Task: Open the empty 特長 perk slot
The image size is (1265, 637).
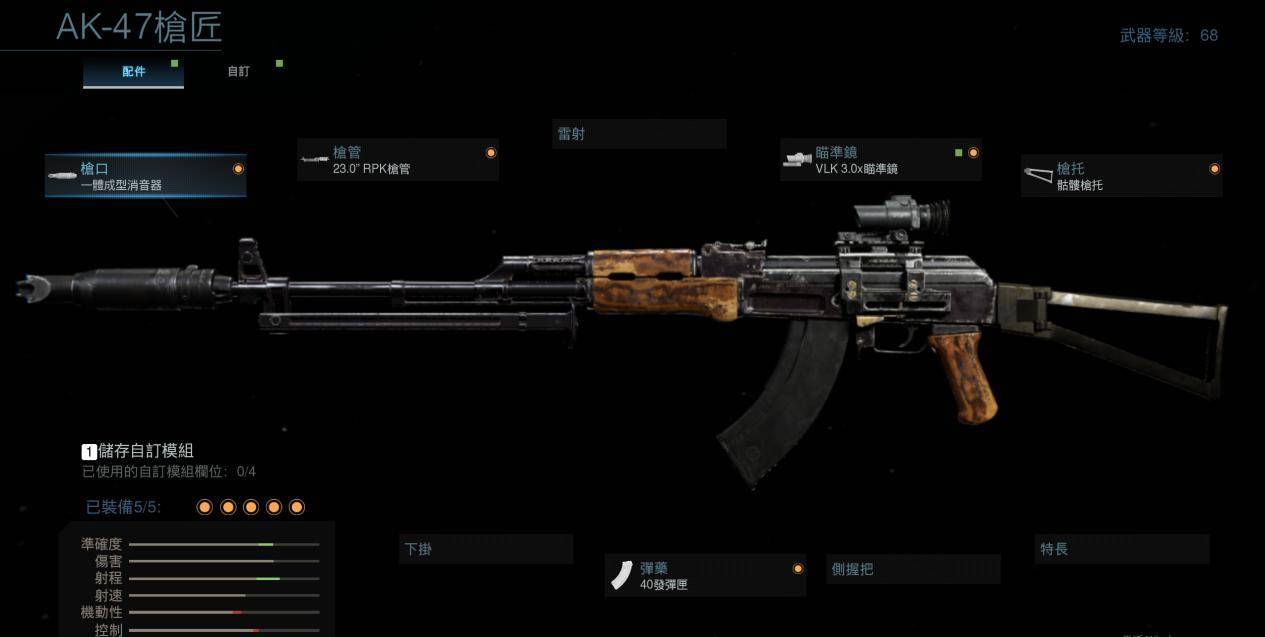Action: click(x=1121, y=549)
